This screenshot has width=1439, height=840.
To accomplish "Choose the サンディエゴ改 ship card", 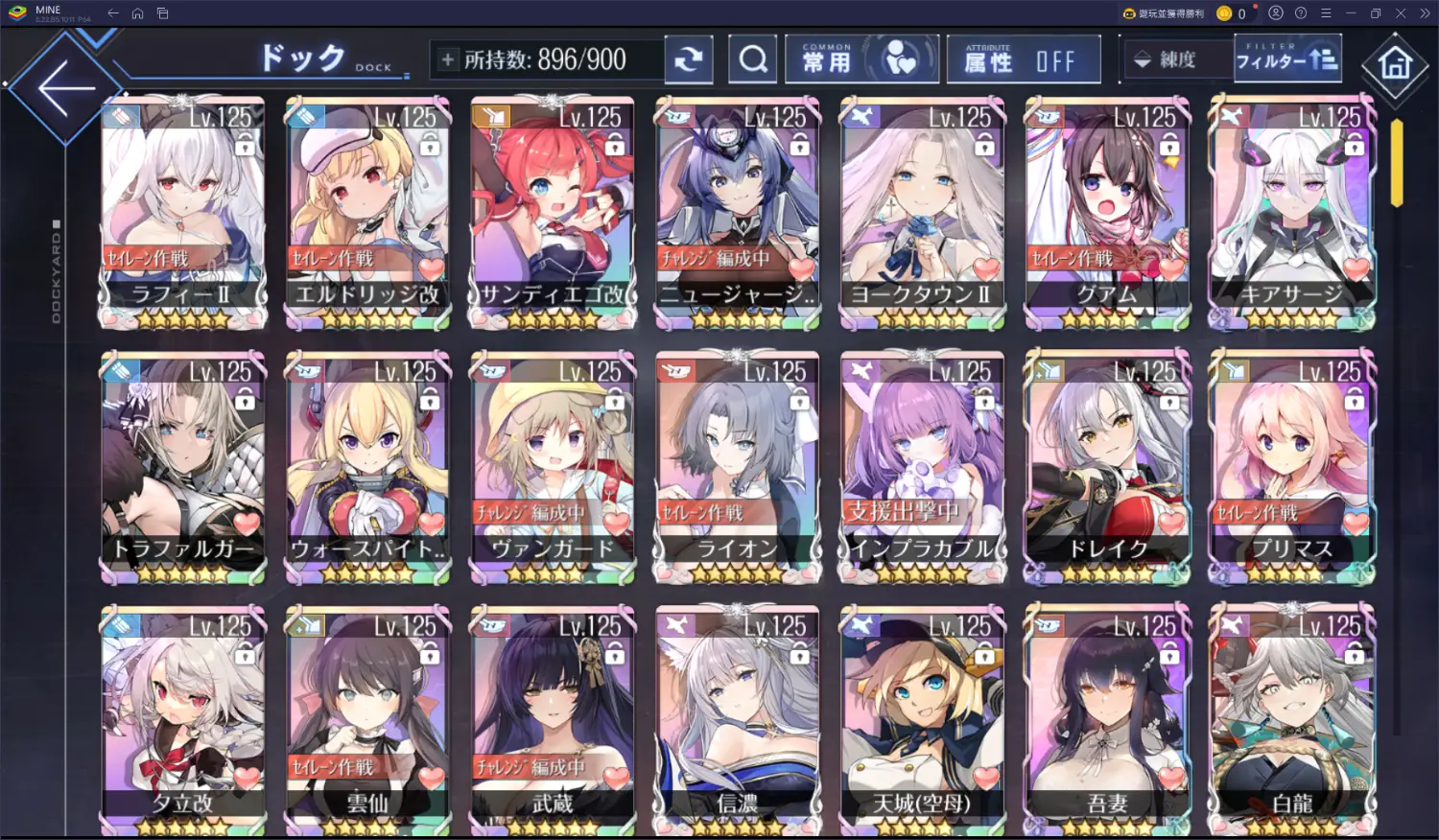I will tap(553, 211).
